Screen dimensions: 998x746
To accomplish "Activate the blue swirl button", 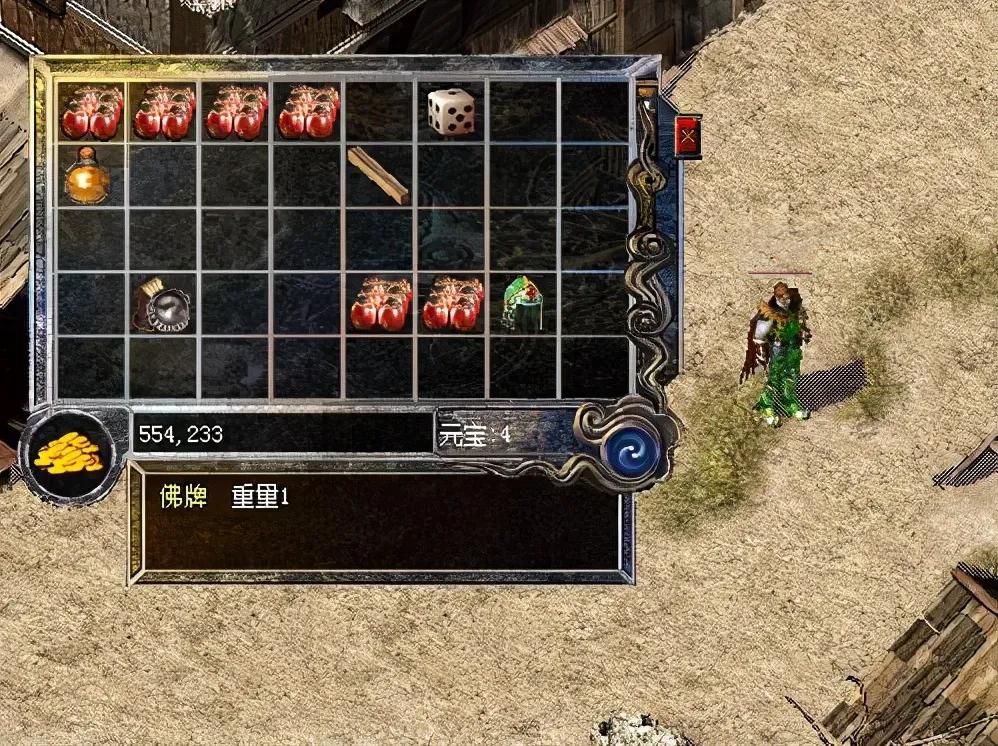I will pyautogui.click(x=631, y=451).
